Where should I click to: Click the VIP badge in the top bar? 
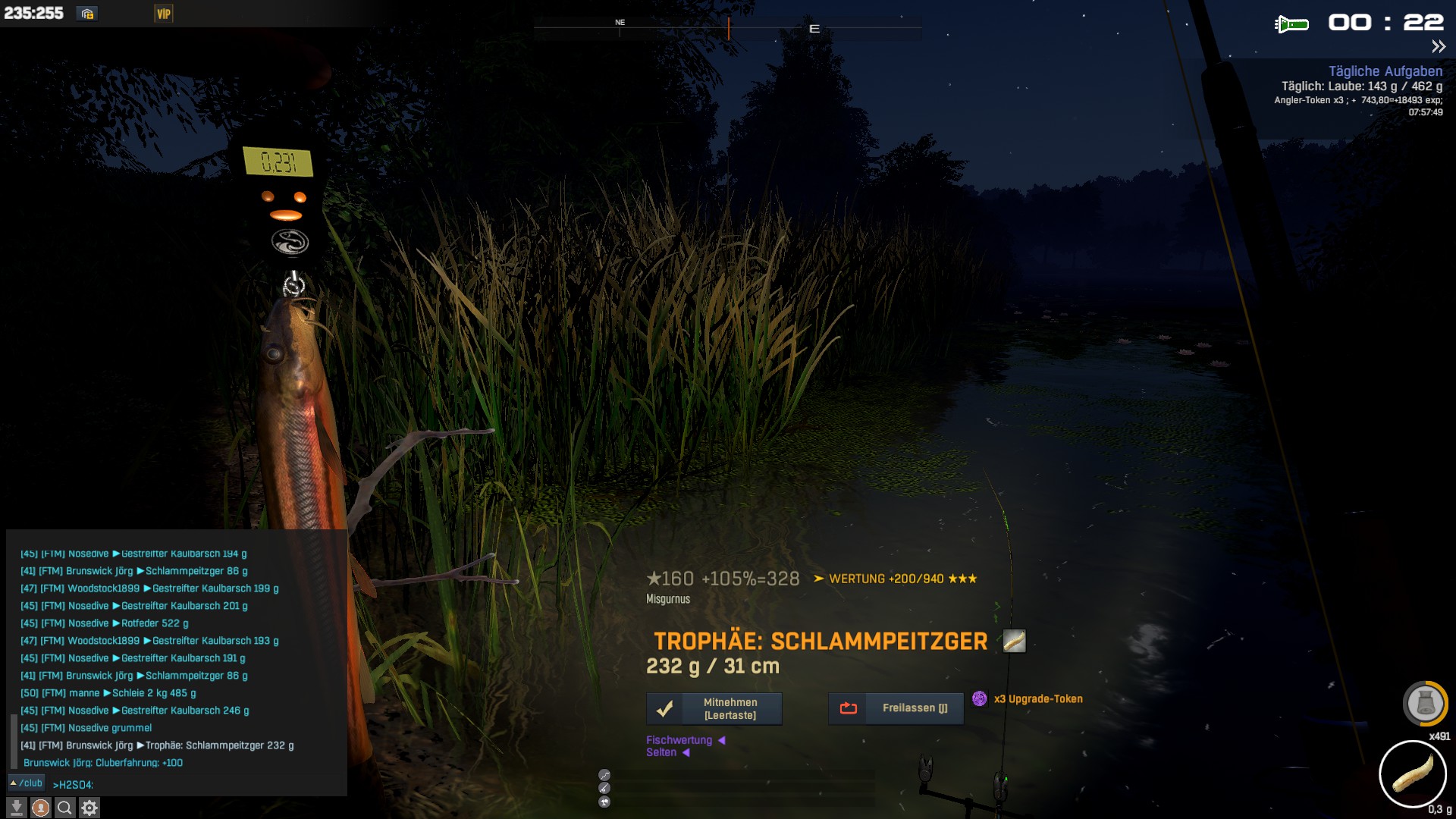tap(164, 14)
